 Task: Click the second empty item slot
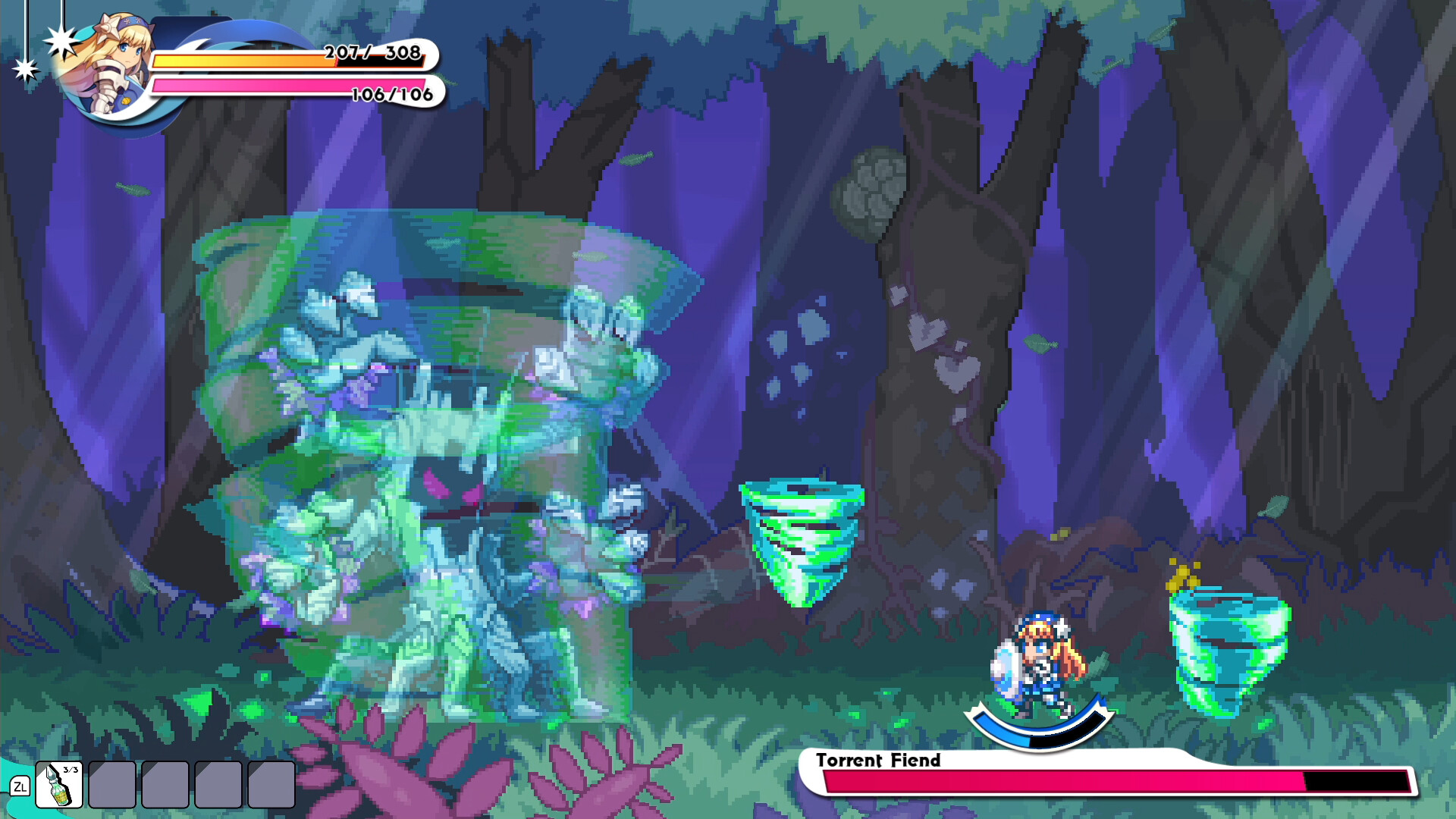[111, 785]
